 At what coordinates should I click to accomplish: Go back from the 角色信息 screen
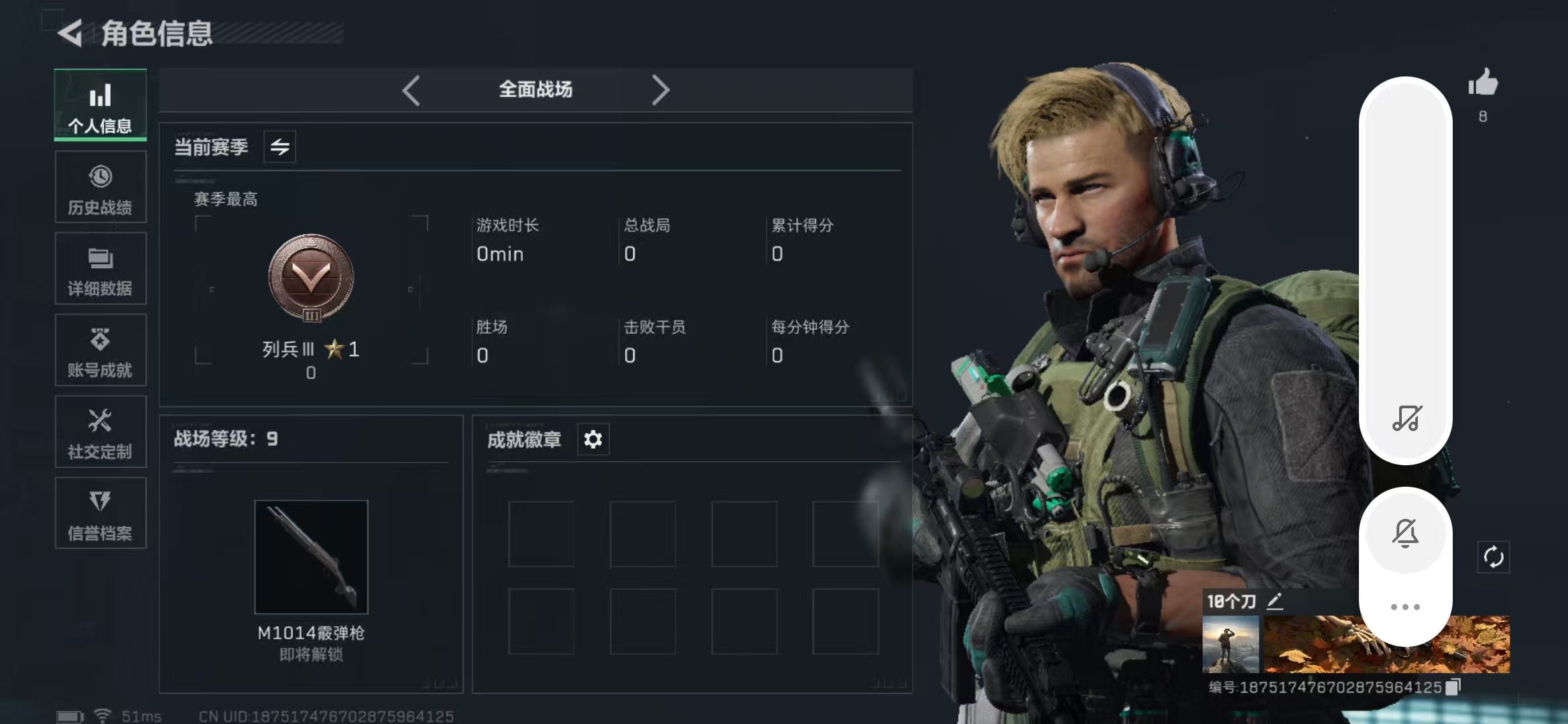[70, 33]
